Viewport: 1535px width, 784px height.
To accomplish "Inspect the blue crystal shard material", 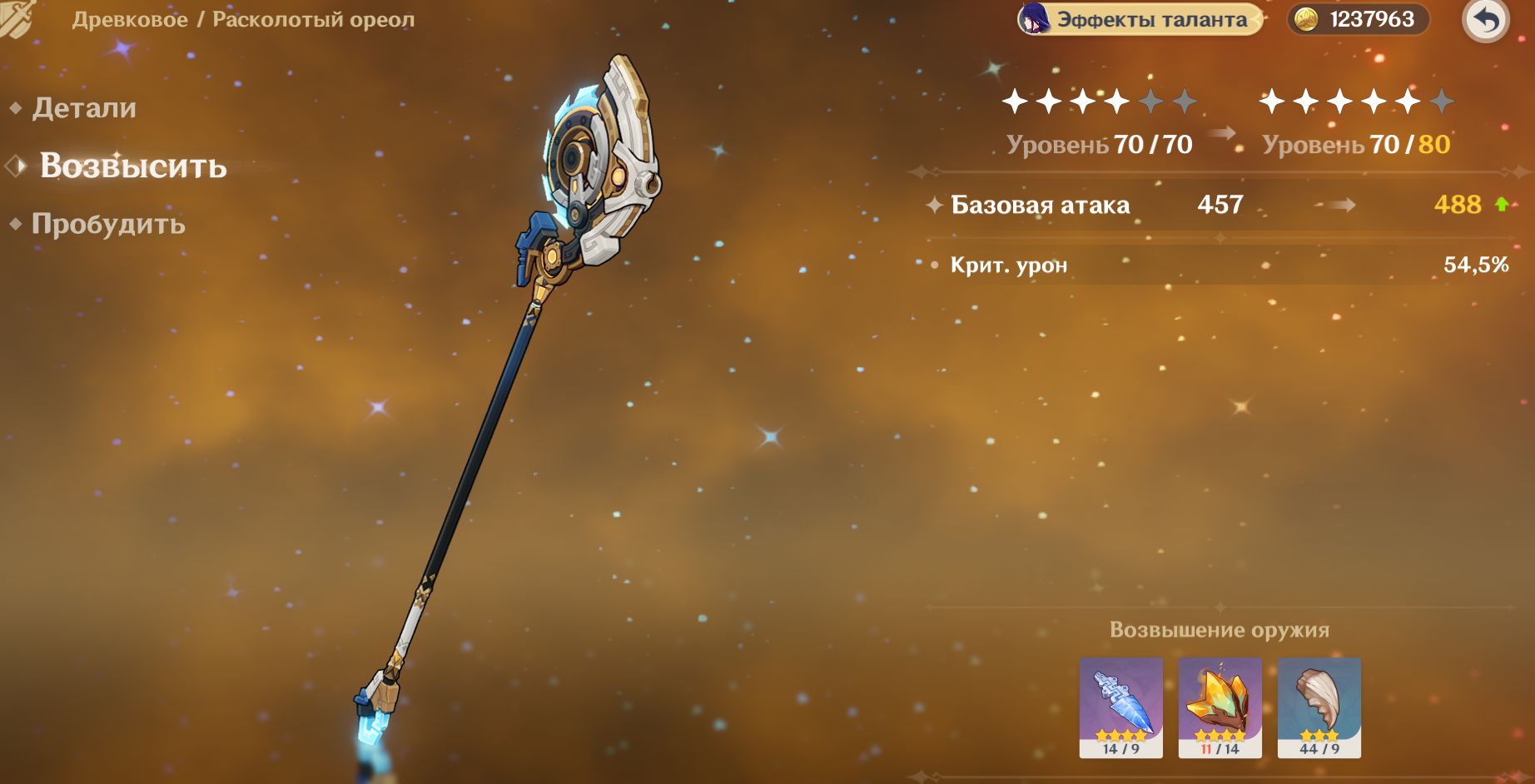I will pos(1120,707).
